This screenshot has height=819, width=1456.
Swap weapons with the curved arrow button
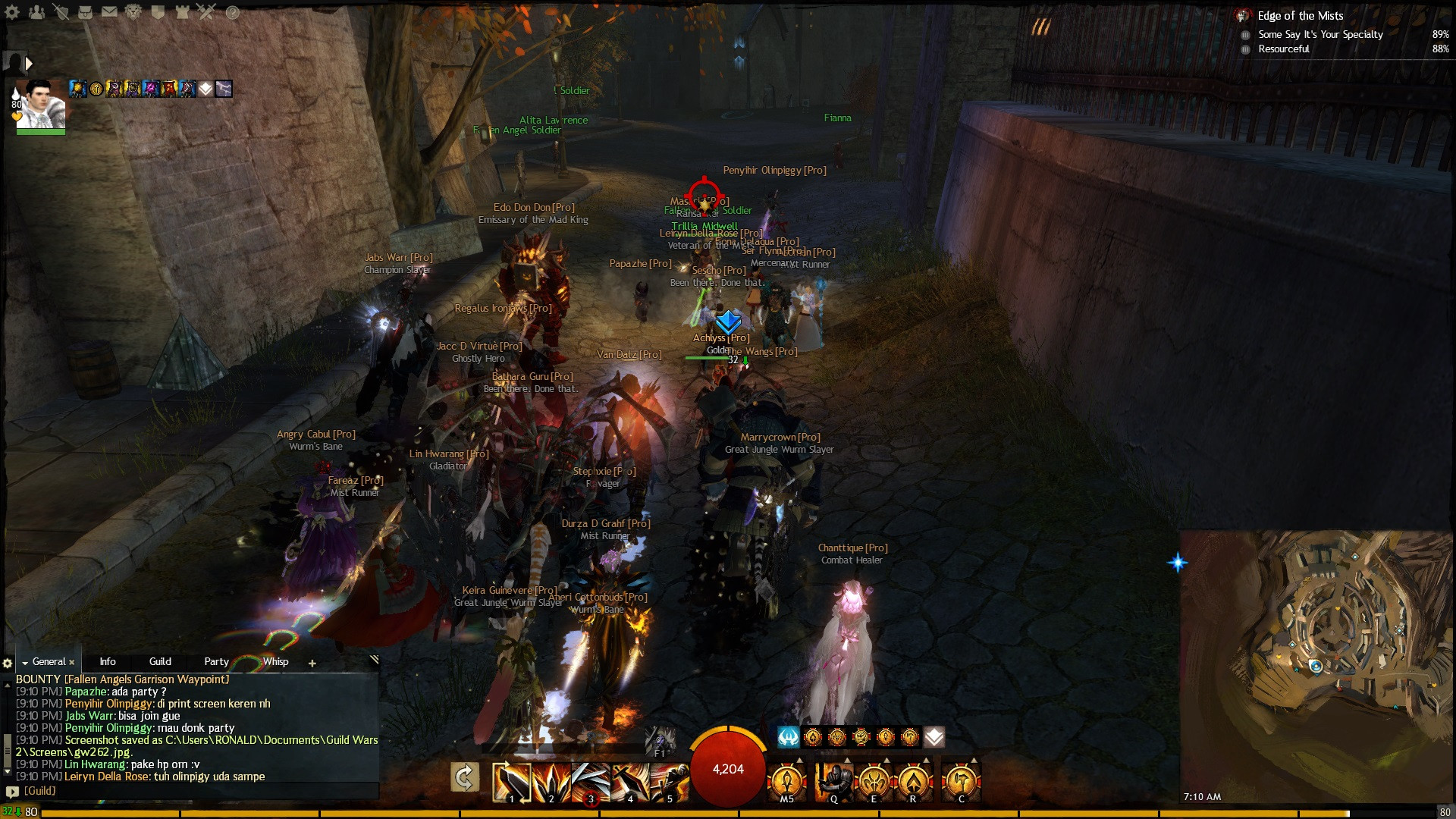pos(464,778)
